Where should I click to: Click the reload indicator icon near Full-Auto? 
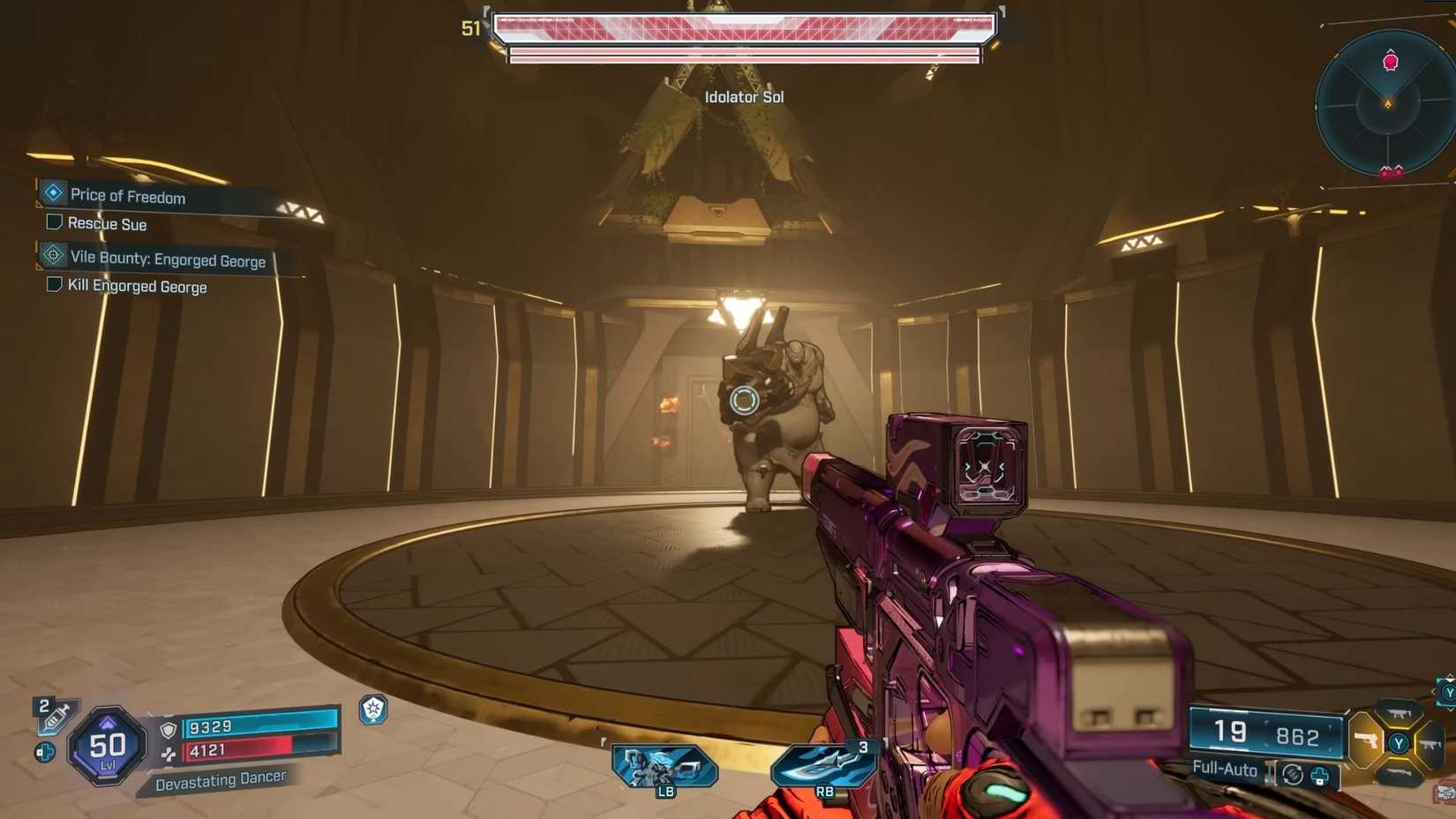pyautogui.click(x=1293, y=775)
